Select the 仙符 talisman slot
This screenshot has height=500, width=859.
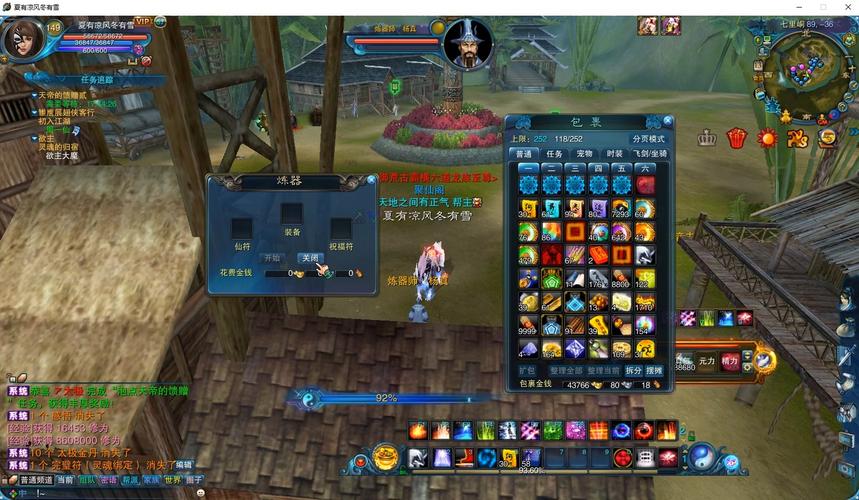click(x=243, y=228)
